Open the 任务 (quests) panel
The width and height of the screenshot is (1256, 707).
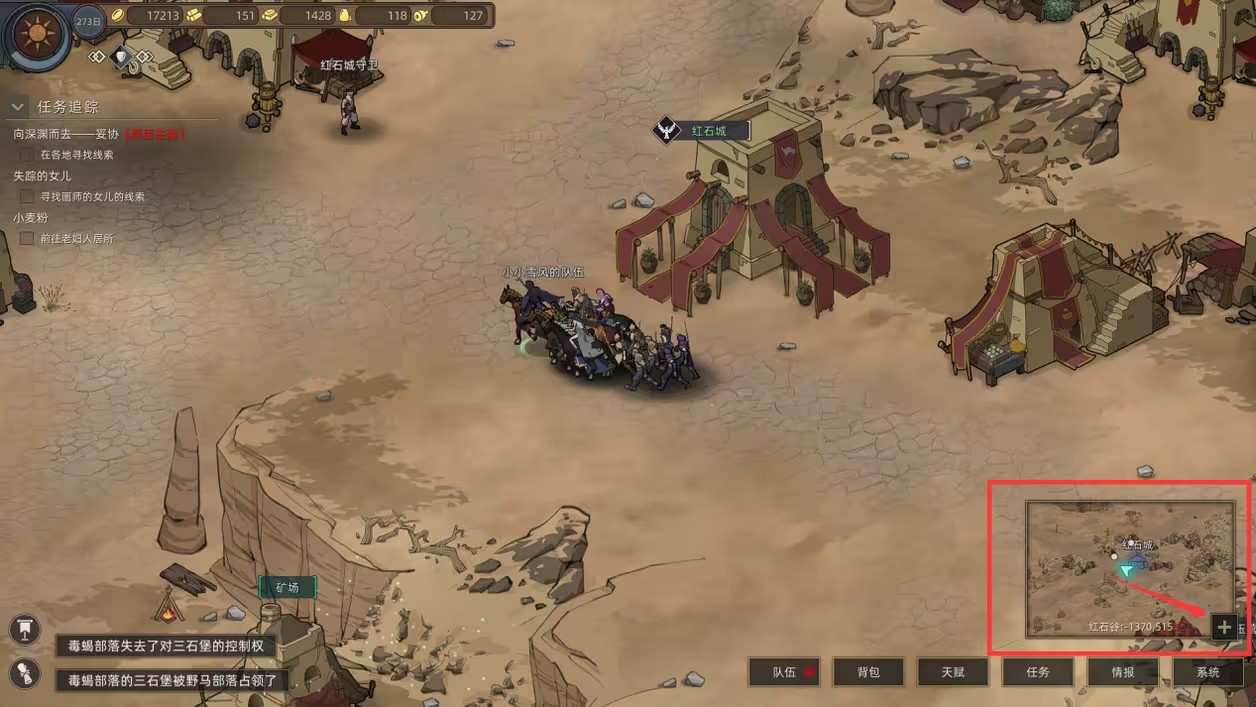pyautogui.click(x=1038, y=672)
